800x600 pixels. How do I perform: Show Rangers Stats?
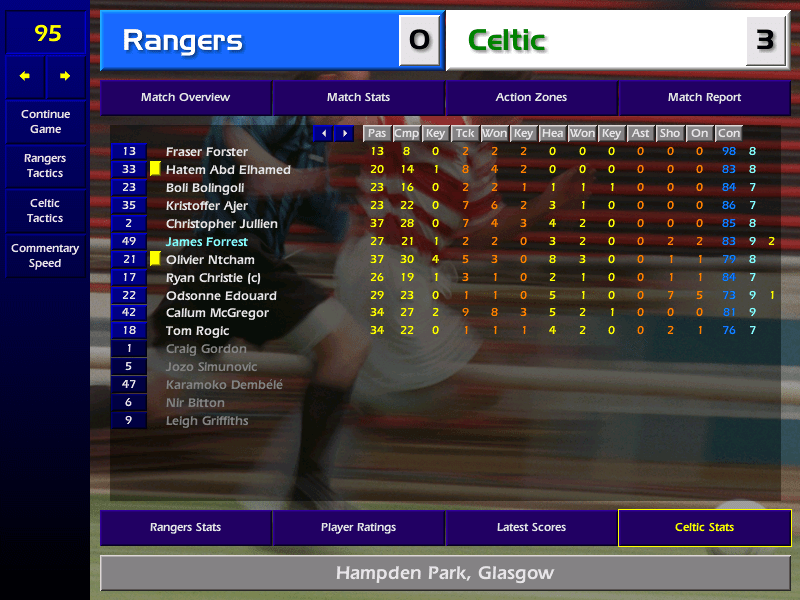(x=185, y=527)
